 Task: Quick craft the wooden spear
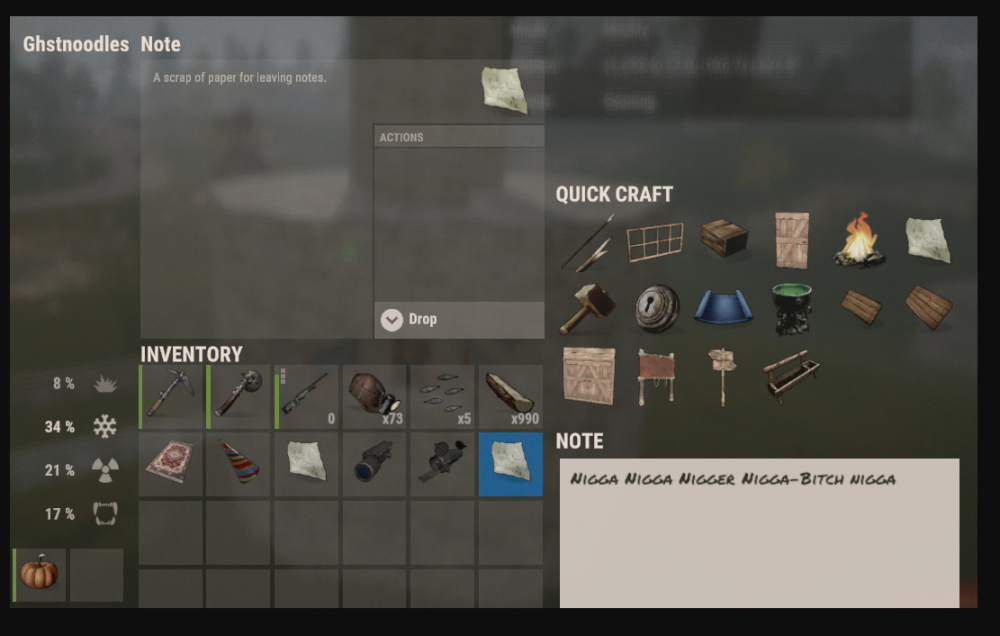[588, 242]
